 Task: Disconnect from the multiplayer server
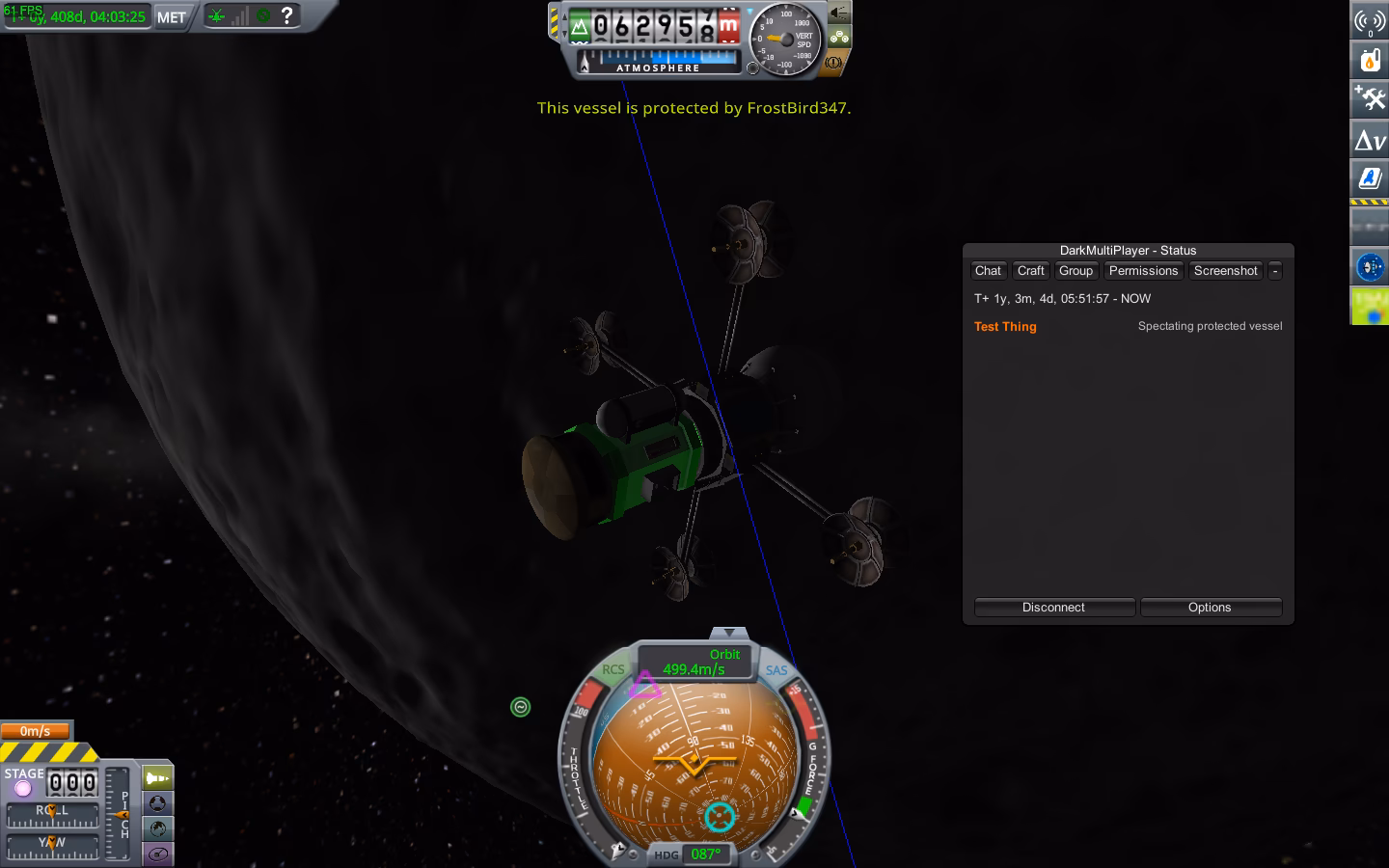pyautogui.click(x=1054, y=608)
